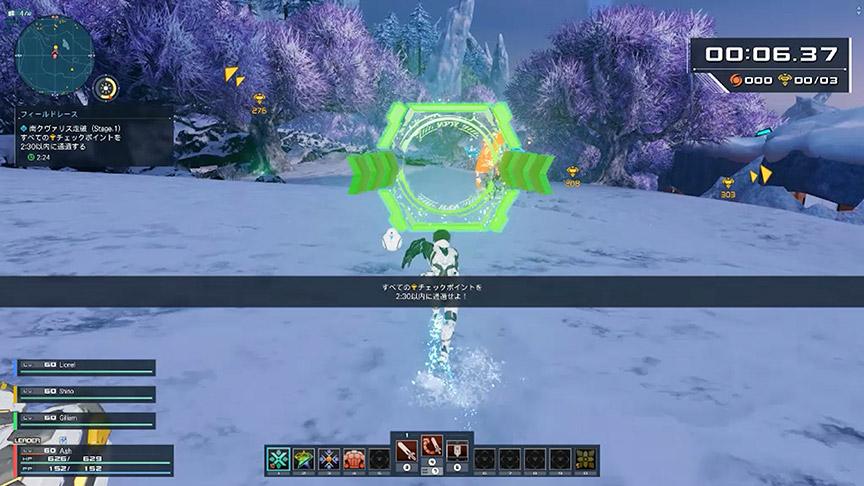Select party member Gilliam
Viewport: 864px width, 486px height.
pyautogui.click(x=86, y=417)
